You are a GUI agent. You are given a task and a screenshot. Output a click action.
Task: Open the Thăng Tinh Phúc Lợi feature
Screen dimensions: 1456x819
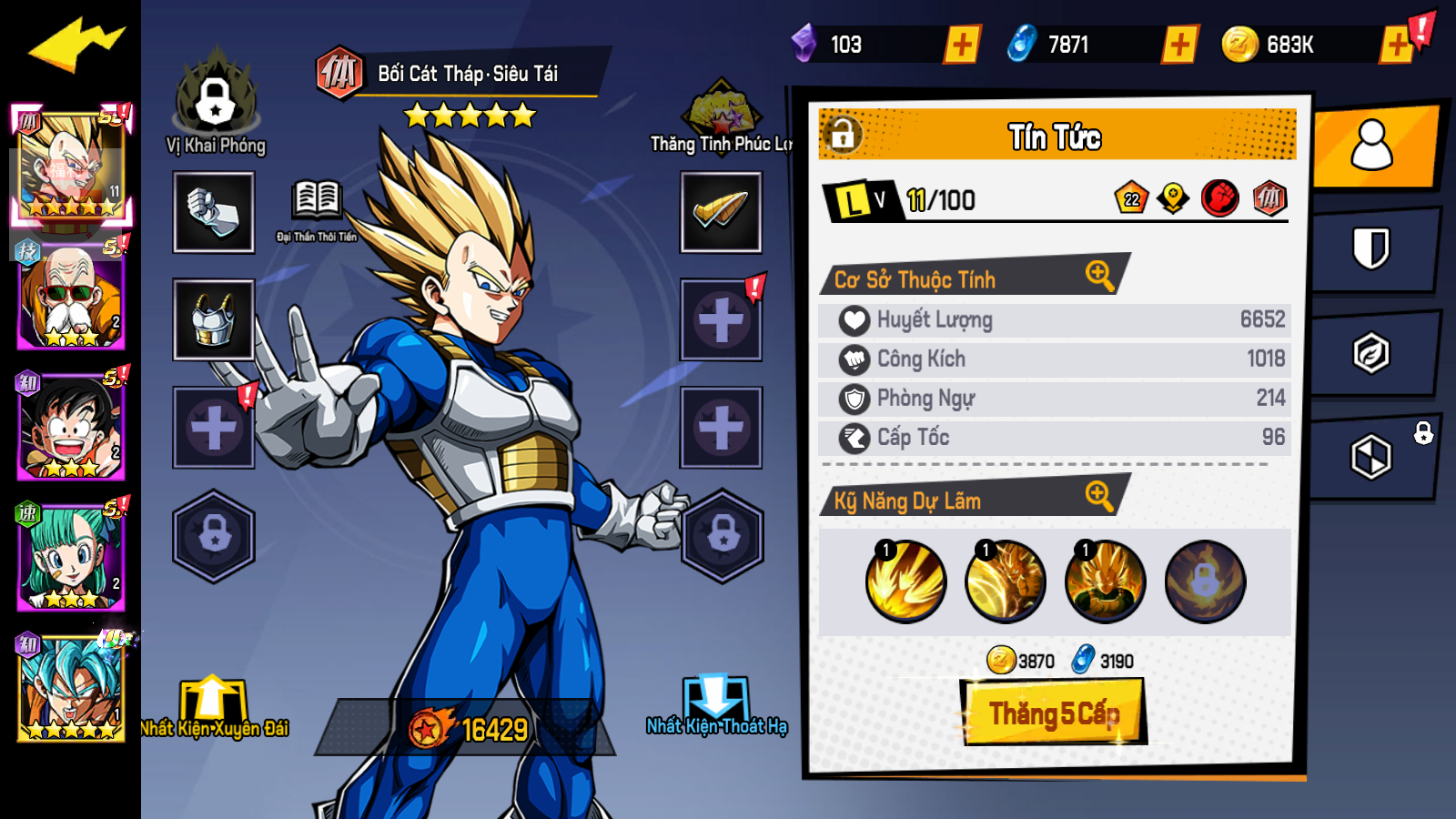click(x=722, y=114)
